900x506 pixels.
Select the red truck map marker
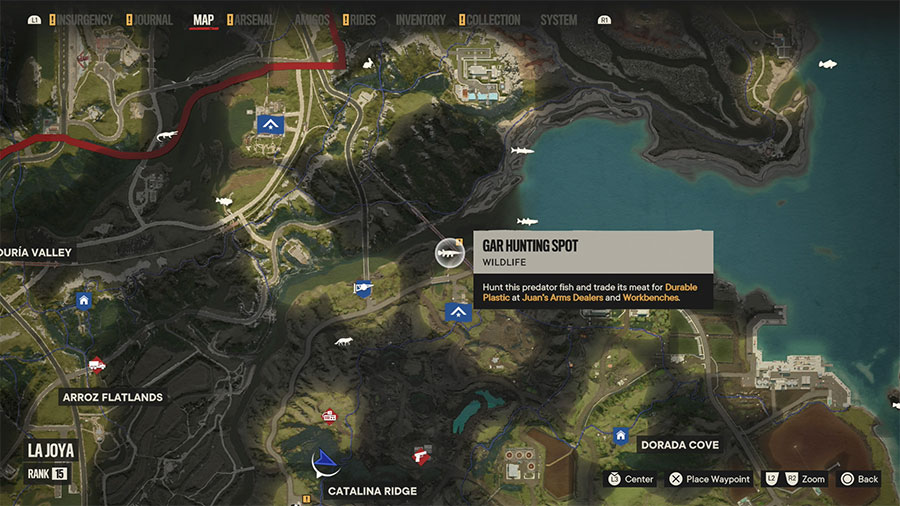(x=97, y=365)
